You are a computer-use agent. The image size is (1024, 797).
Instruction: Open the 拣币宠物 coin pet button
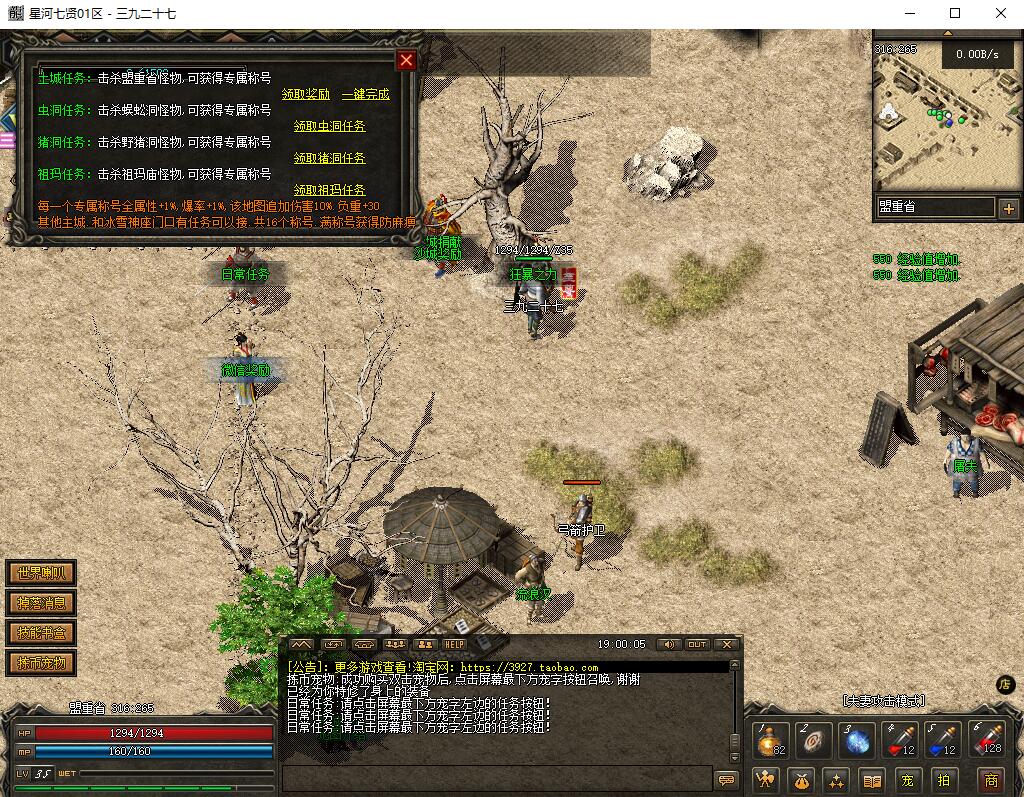pyautogui.click(x=41, y=663)
